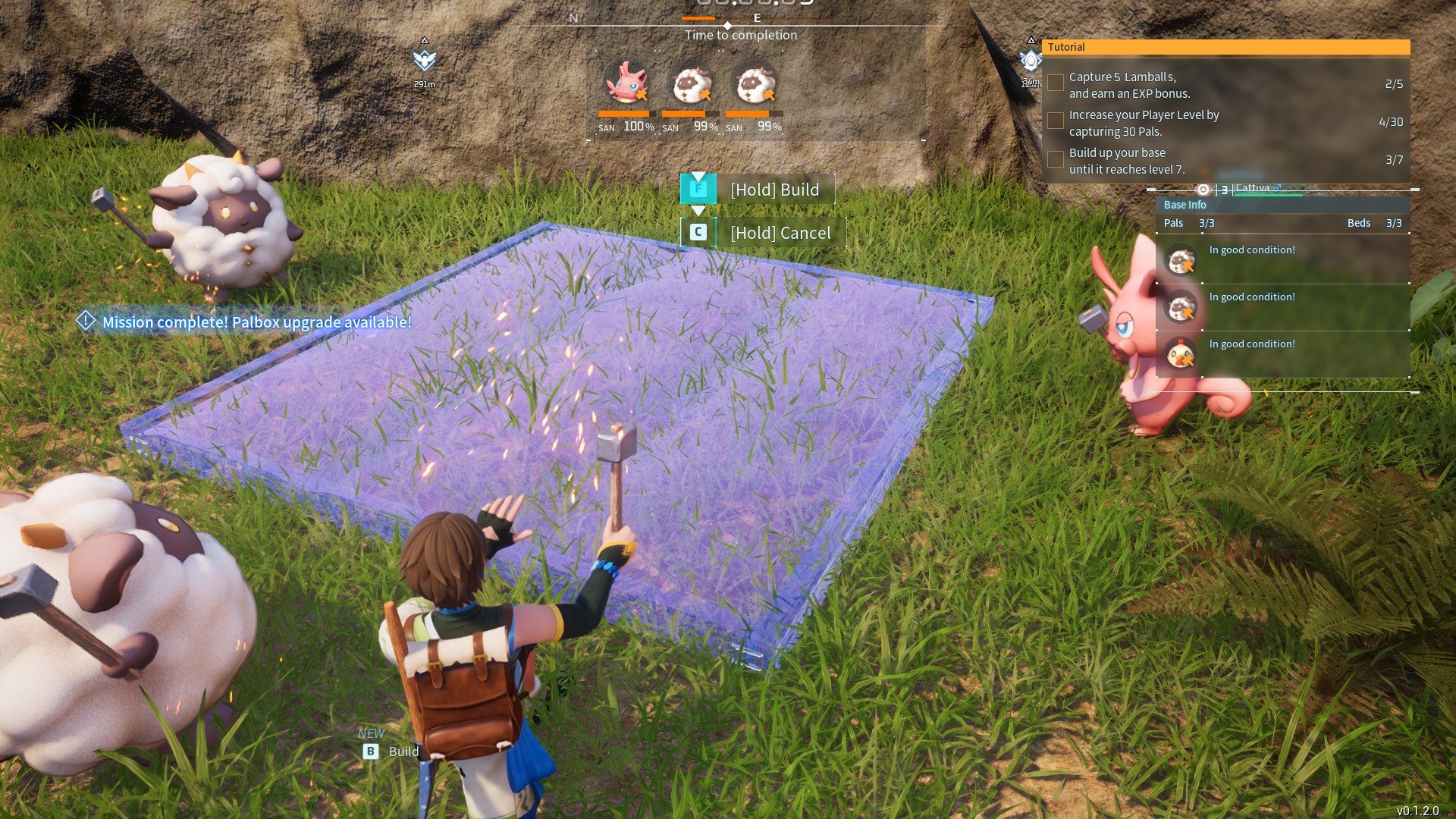Select the Cattiva worker portrait
This screenshot has height=819, width=1456.
(x=626, y=83)
